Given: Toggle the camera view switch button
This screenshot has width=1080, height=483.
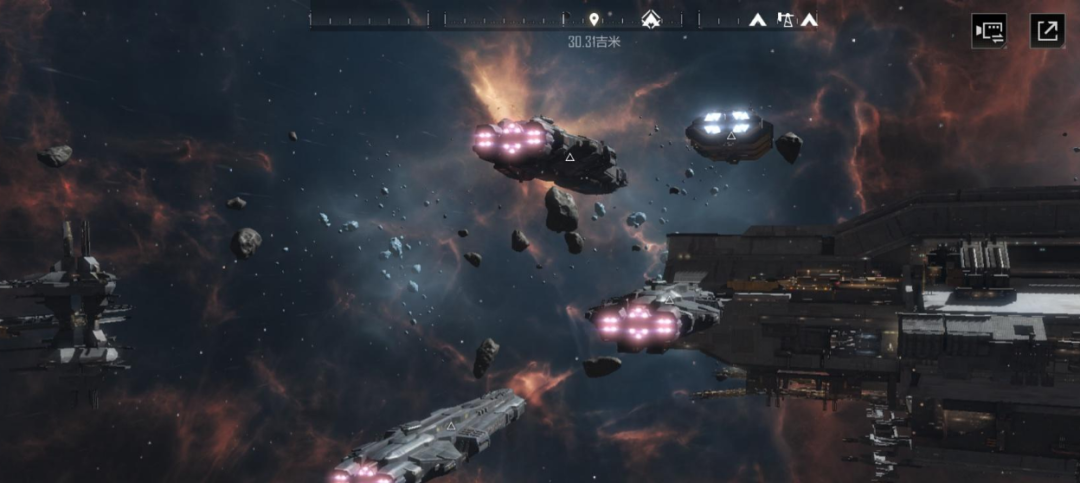Looking at the screenshot, I should [989, 30].
